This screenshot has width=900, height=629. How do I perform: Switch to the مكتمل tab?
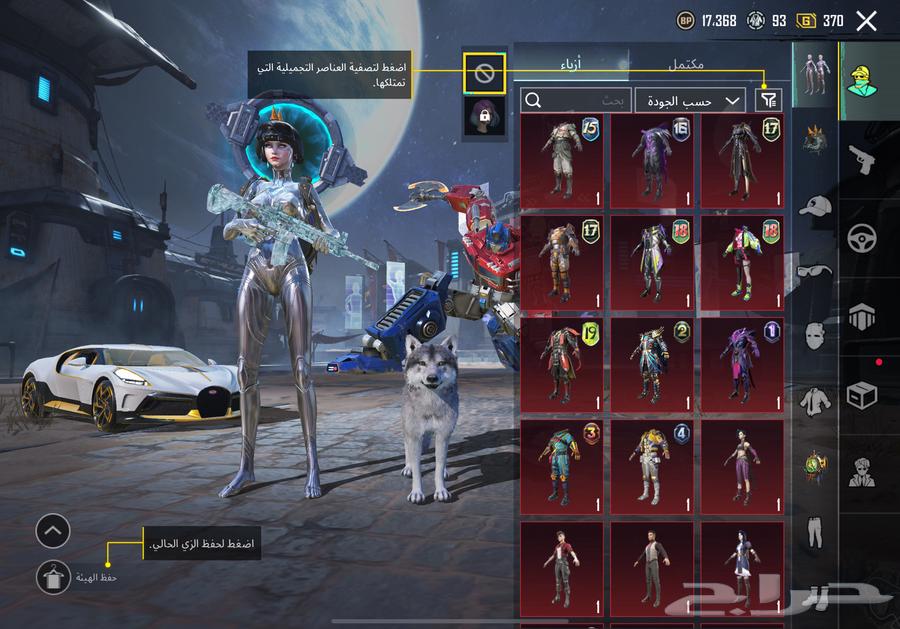(x=685, y=65)
